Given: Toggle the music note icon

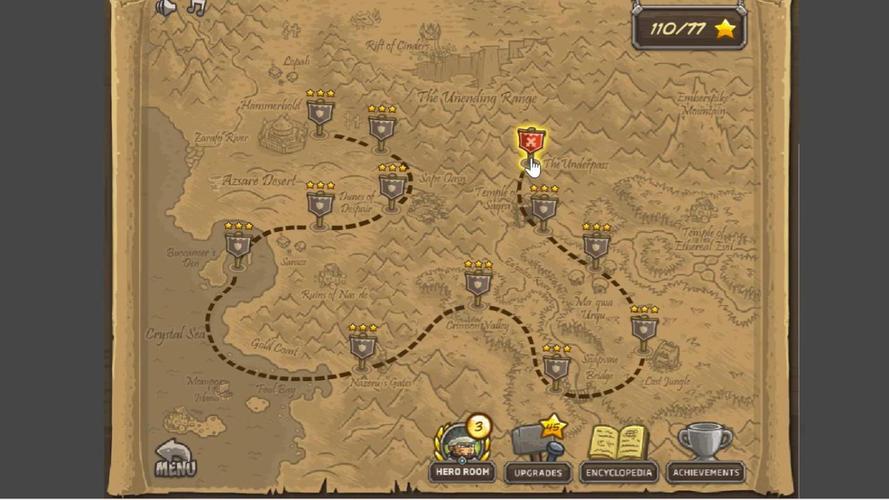Looking at the screenshot, I should coord(196,8).
